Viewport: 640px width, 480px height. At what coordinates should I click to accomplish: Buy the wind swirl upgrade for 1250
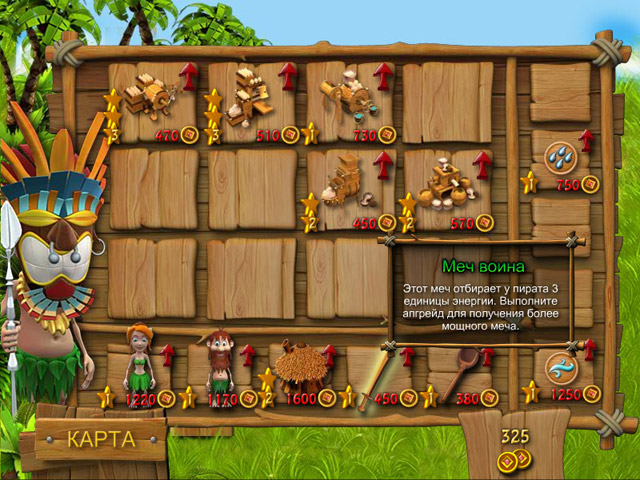point(559,367)
